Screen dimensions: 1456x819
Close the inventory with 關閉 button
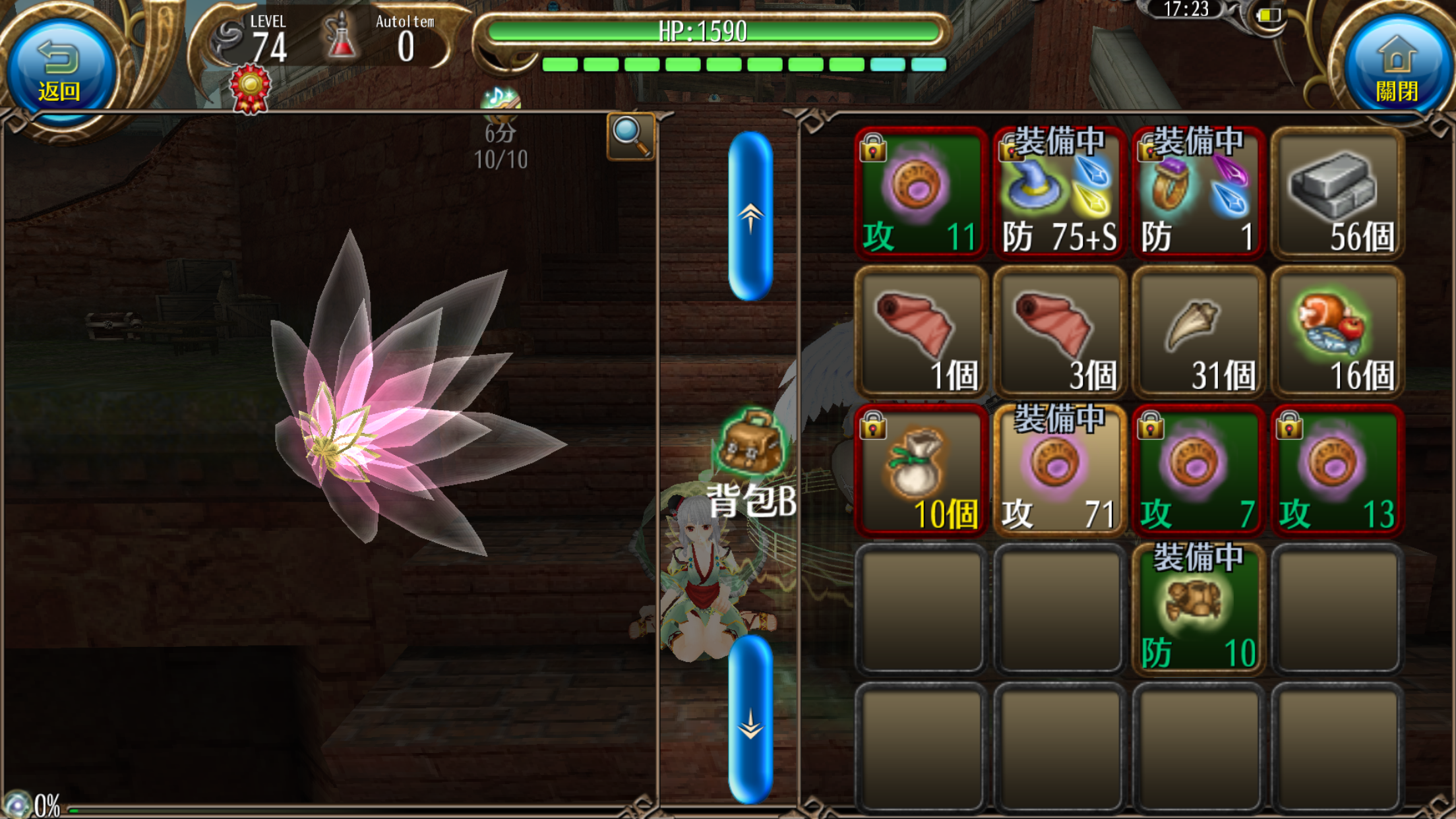pos(1395,69)
